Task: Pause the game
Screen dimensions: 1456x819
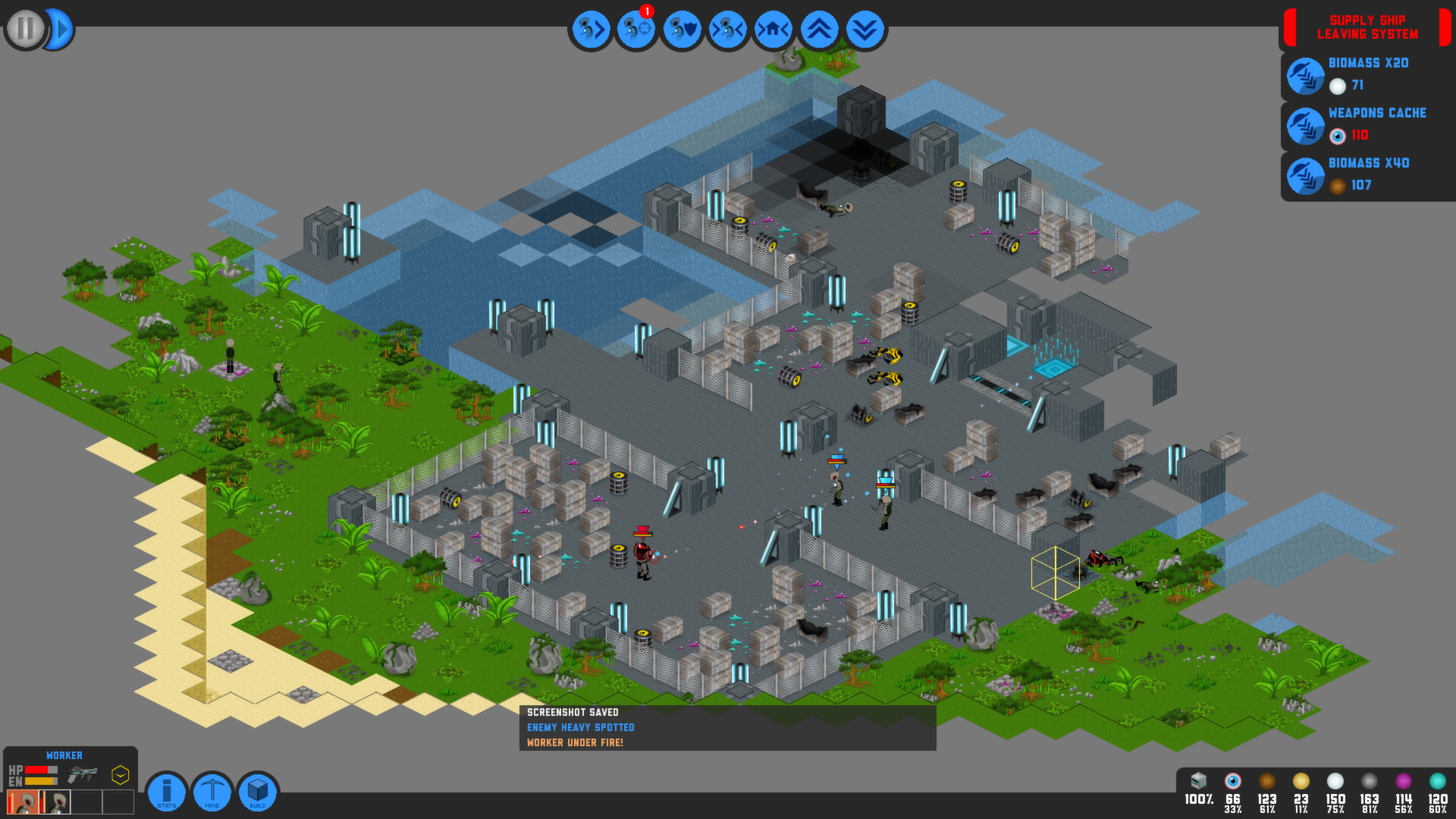Action: (x=24, y=29)
